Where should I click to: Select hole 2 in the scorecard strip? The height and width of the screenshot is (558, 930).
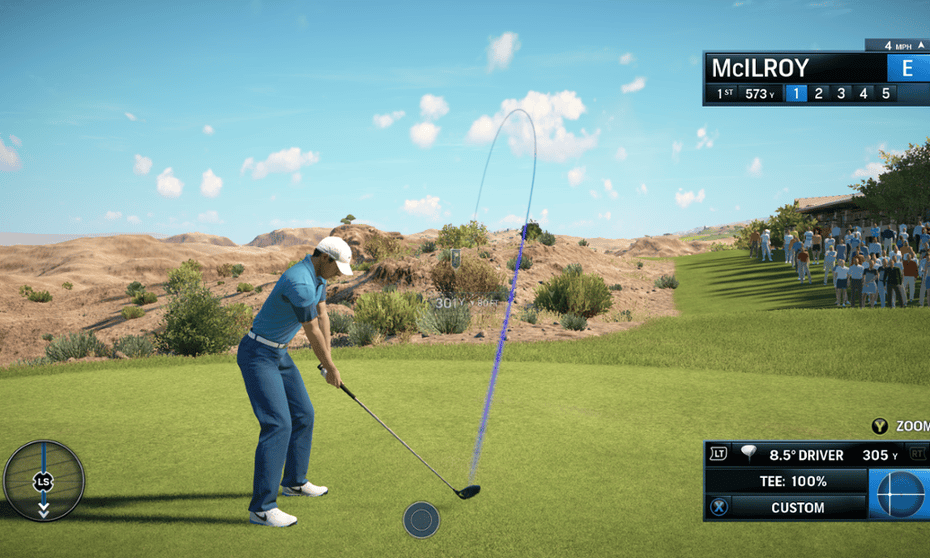coord(818,94)
